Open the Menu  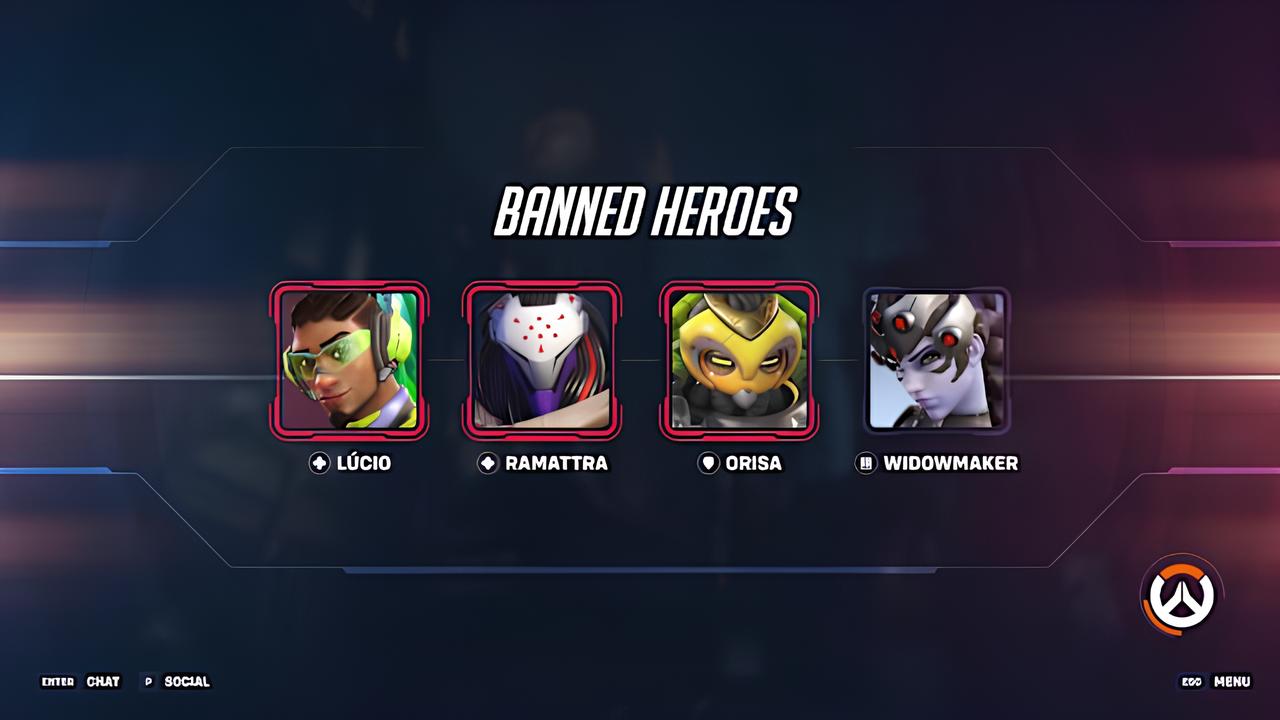[1230, 682]
